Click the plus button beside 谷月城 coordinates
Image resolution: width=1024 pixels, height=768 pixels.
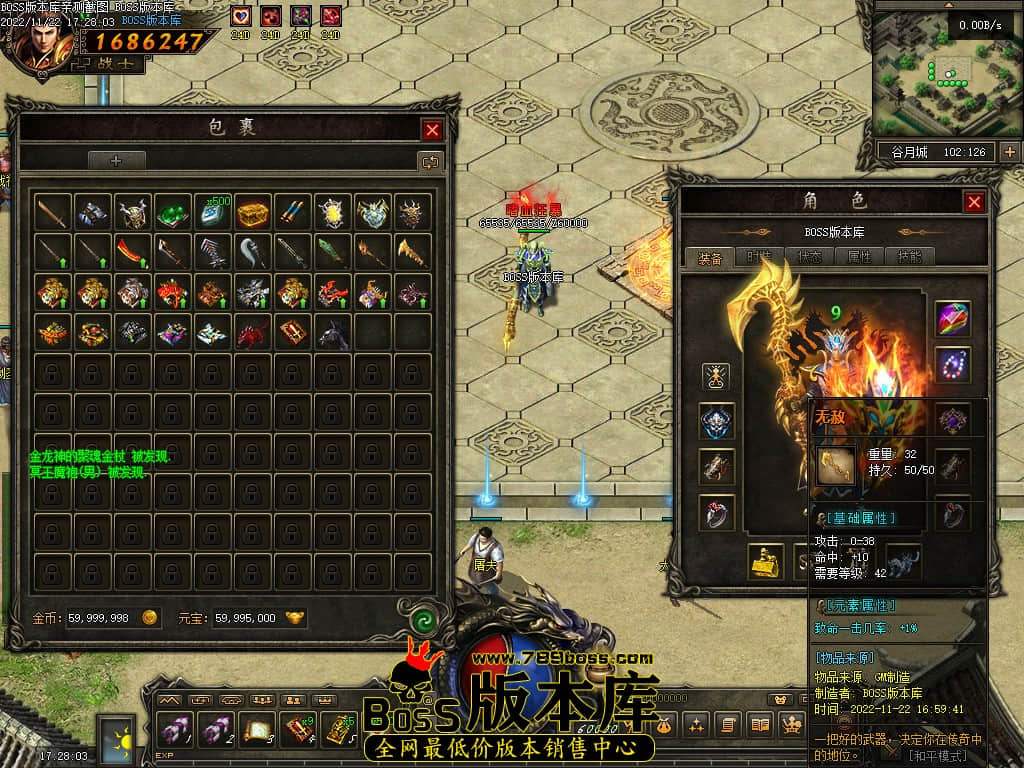[1010, 152]
